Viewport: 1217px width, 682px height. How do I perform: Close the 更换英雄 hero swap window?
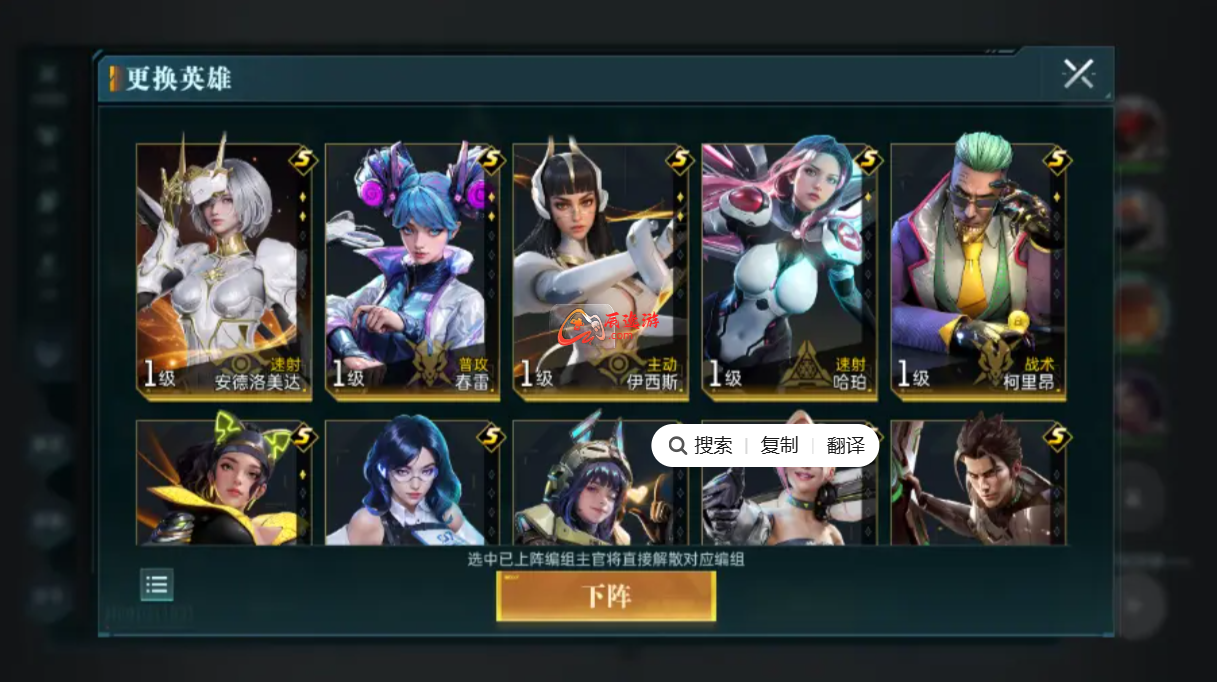coord(1078,74)
